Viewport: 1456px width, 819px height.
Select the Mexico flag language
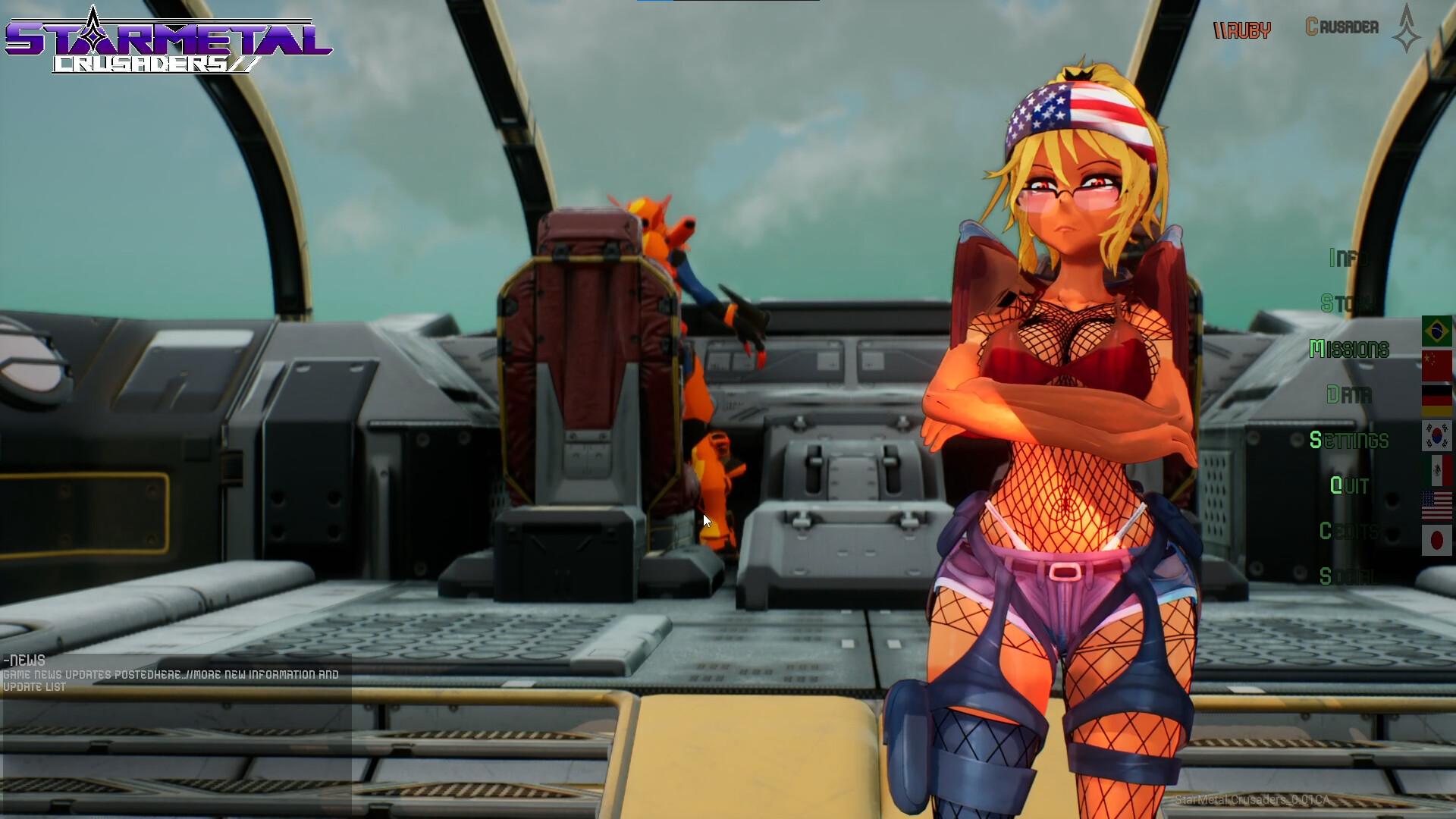[1436, 471]
